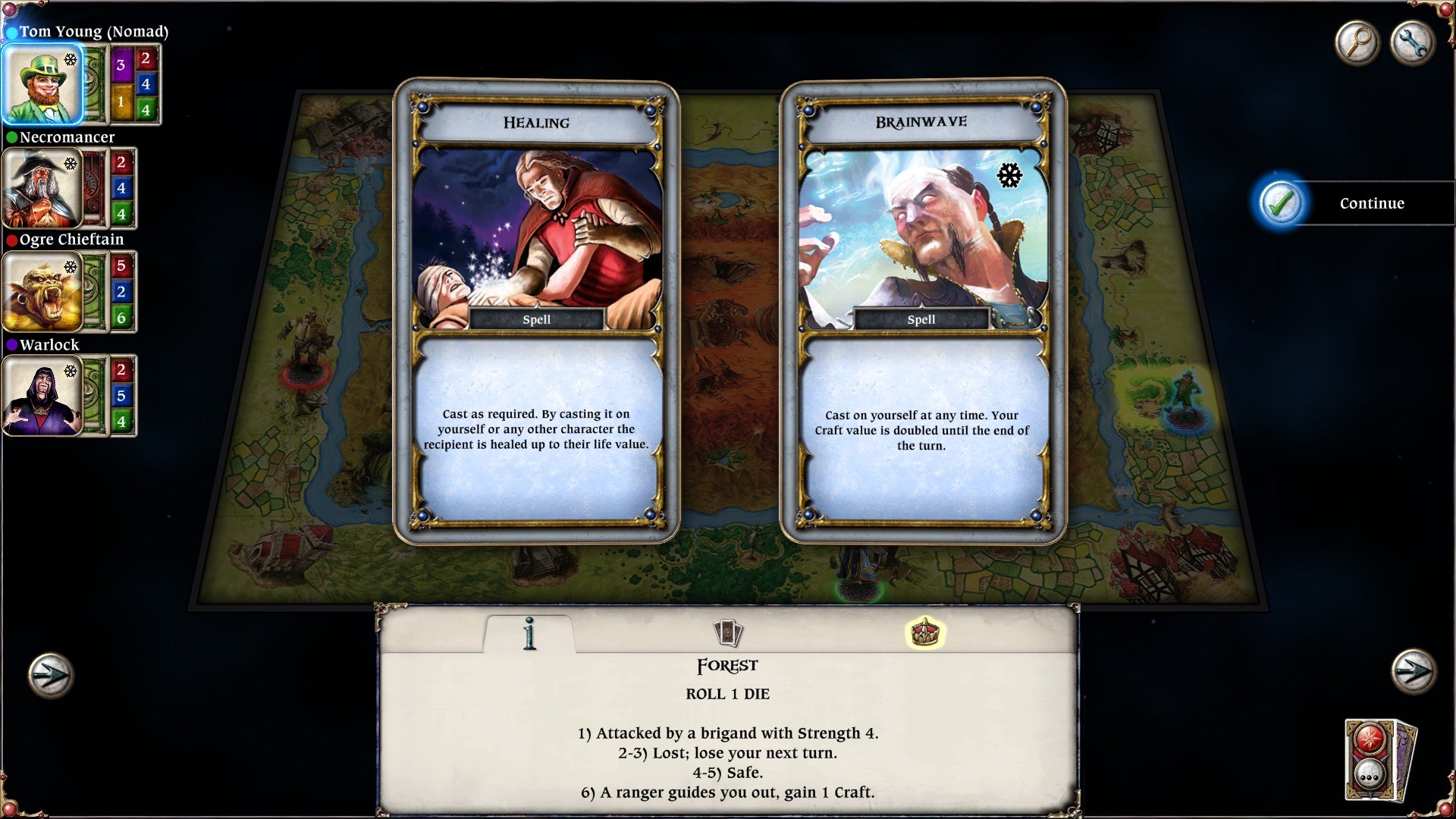Click the Spell label on the Healing card

[x=536, y=319]
